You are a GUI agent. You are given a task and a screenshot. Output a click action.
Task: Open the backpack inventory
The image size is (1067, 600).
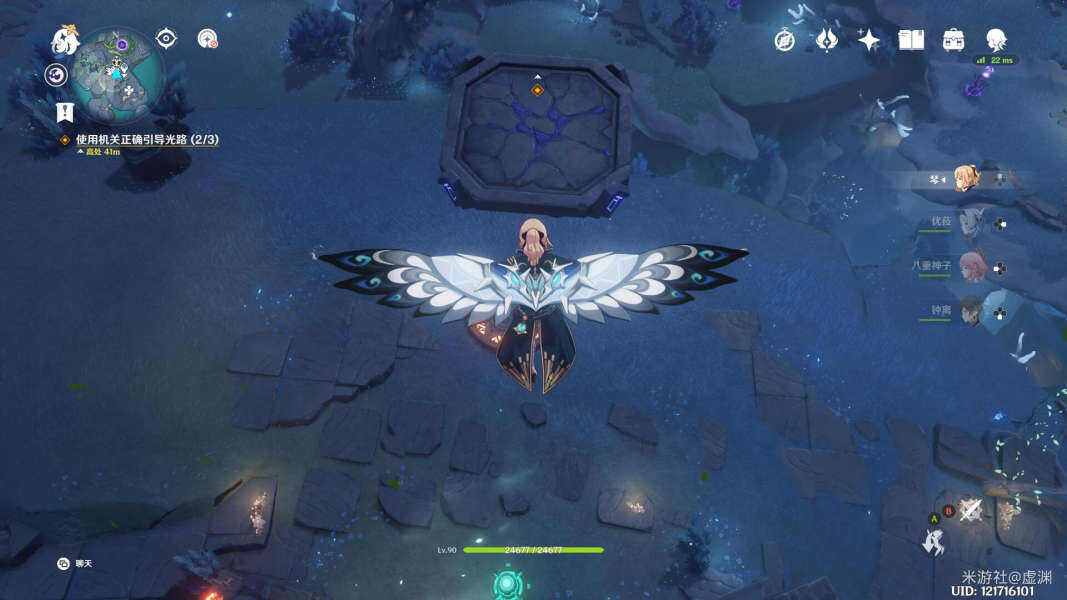tap(953, 40)
